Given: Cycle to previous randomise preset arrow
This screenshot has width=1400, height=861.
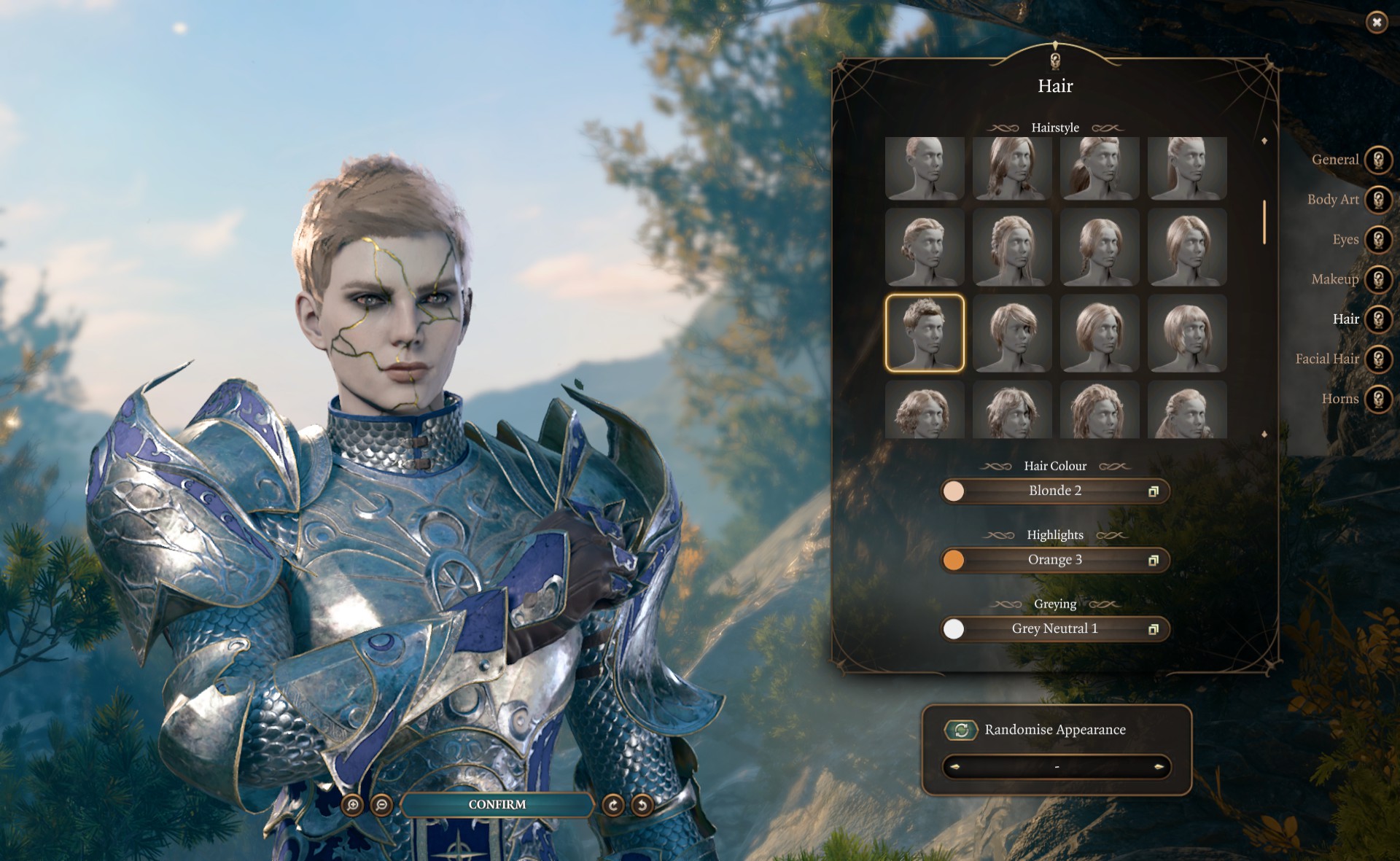Looking at the screenshot, I should point(954,767).
